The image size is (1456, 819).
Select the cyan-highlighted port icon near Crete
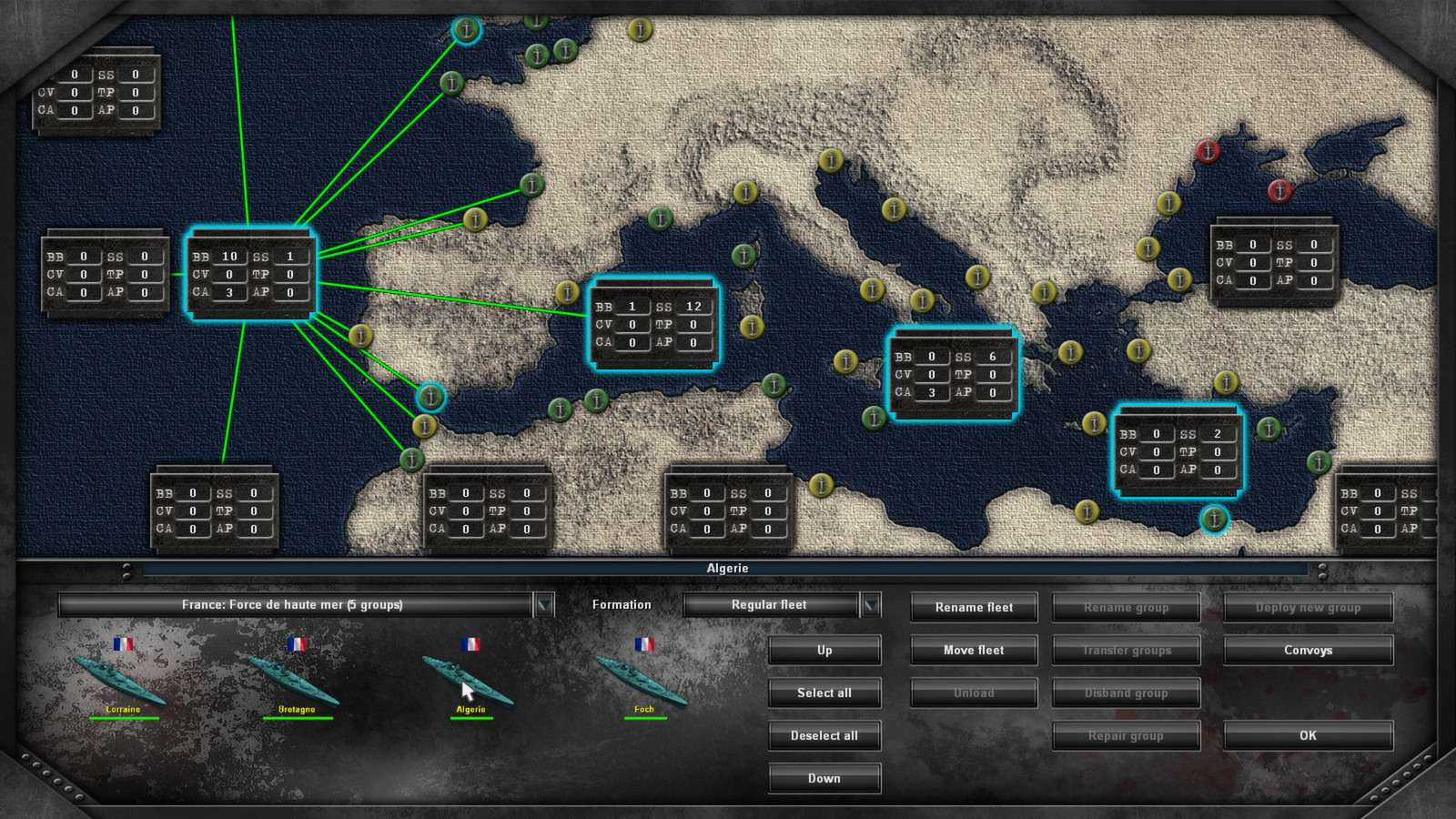(x=1216, y=519)
